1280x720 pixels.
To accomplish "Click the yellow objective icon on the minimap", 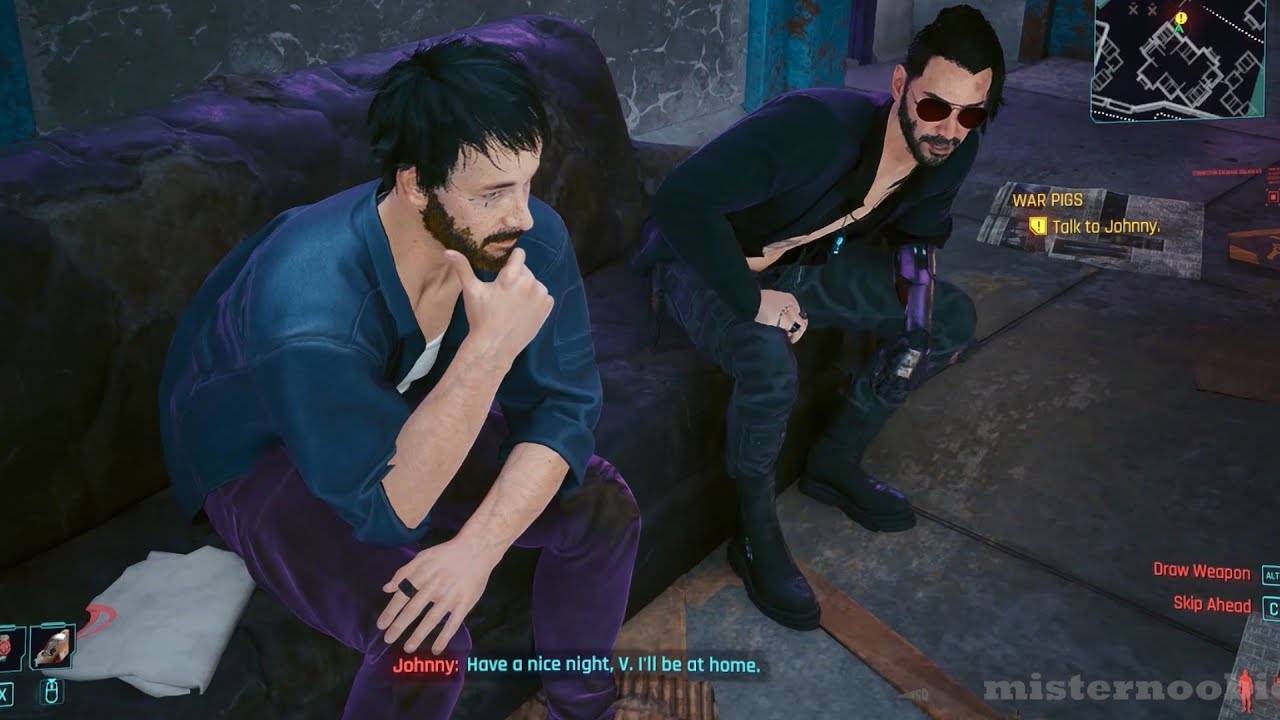I will (1181, 18).
